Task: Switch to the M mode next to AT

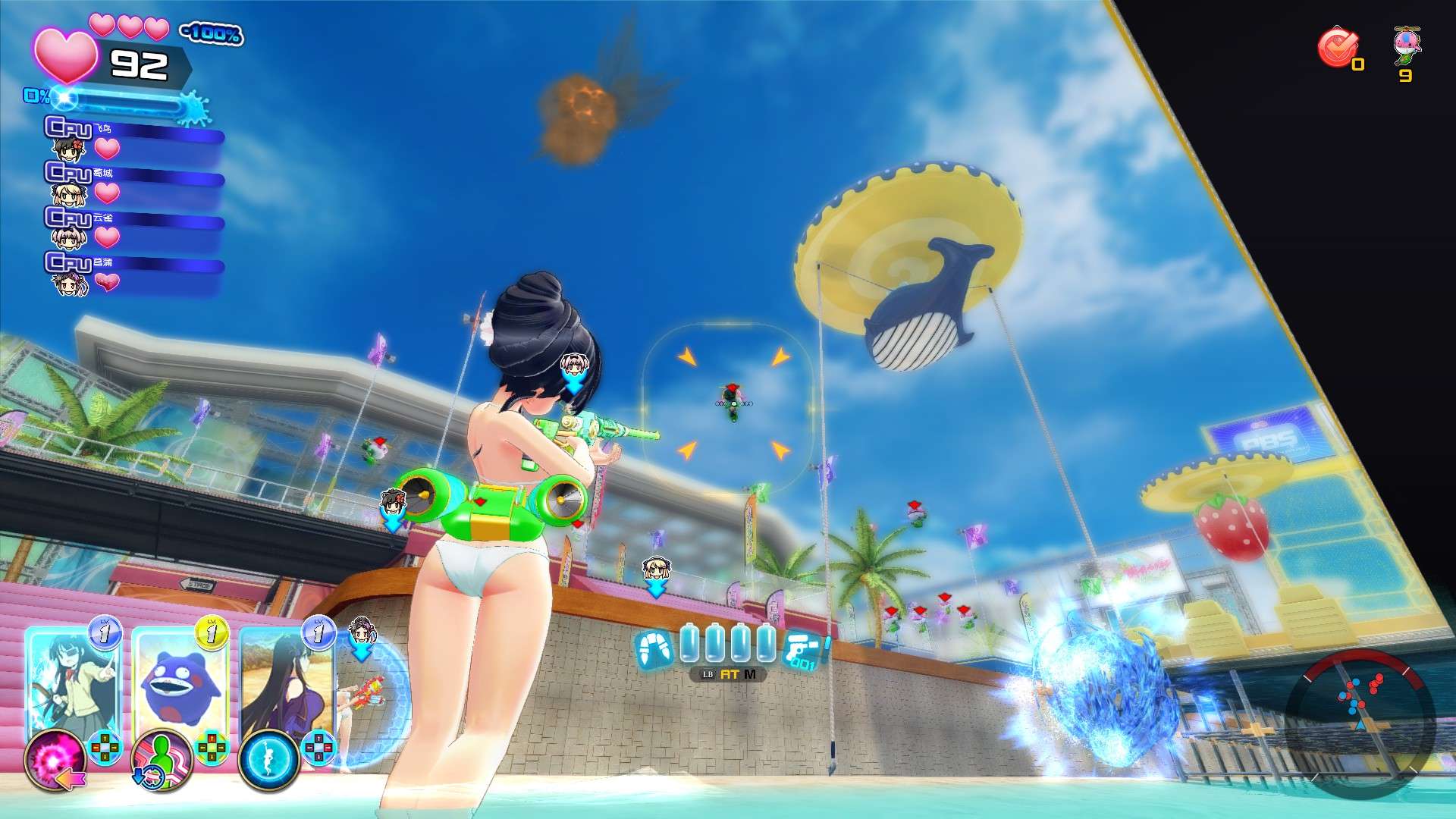Action: click(x=750, y=675)
